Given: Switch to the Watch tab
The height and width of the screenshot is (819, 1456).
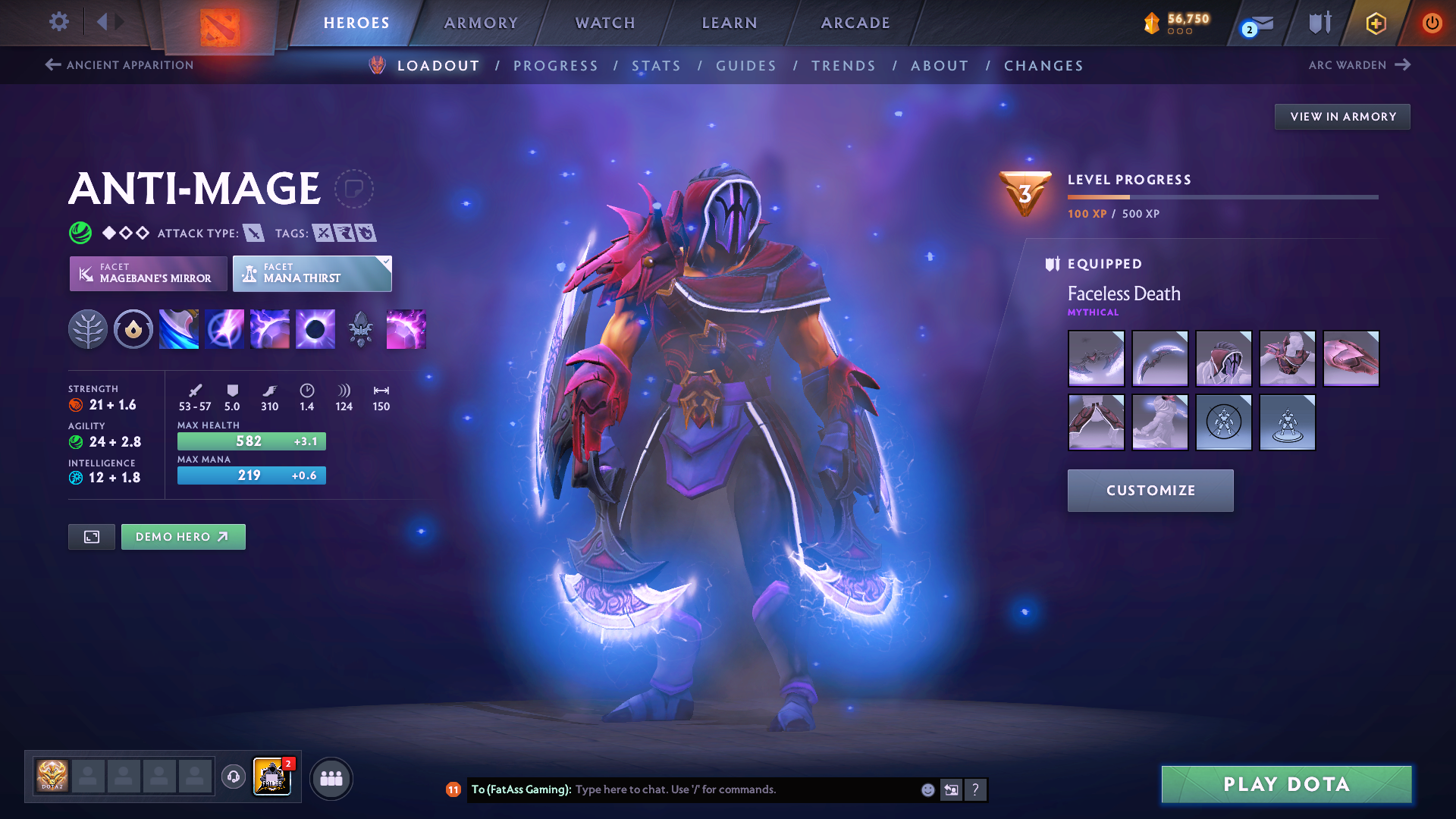Looking at the screenshot, I should [x=605, y=23].
